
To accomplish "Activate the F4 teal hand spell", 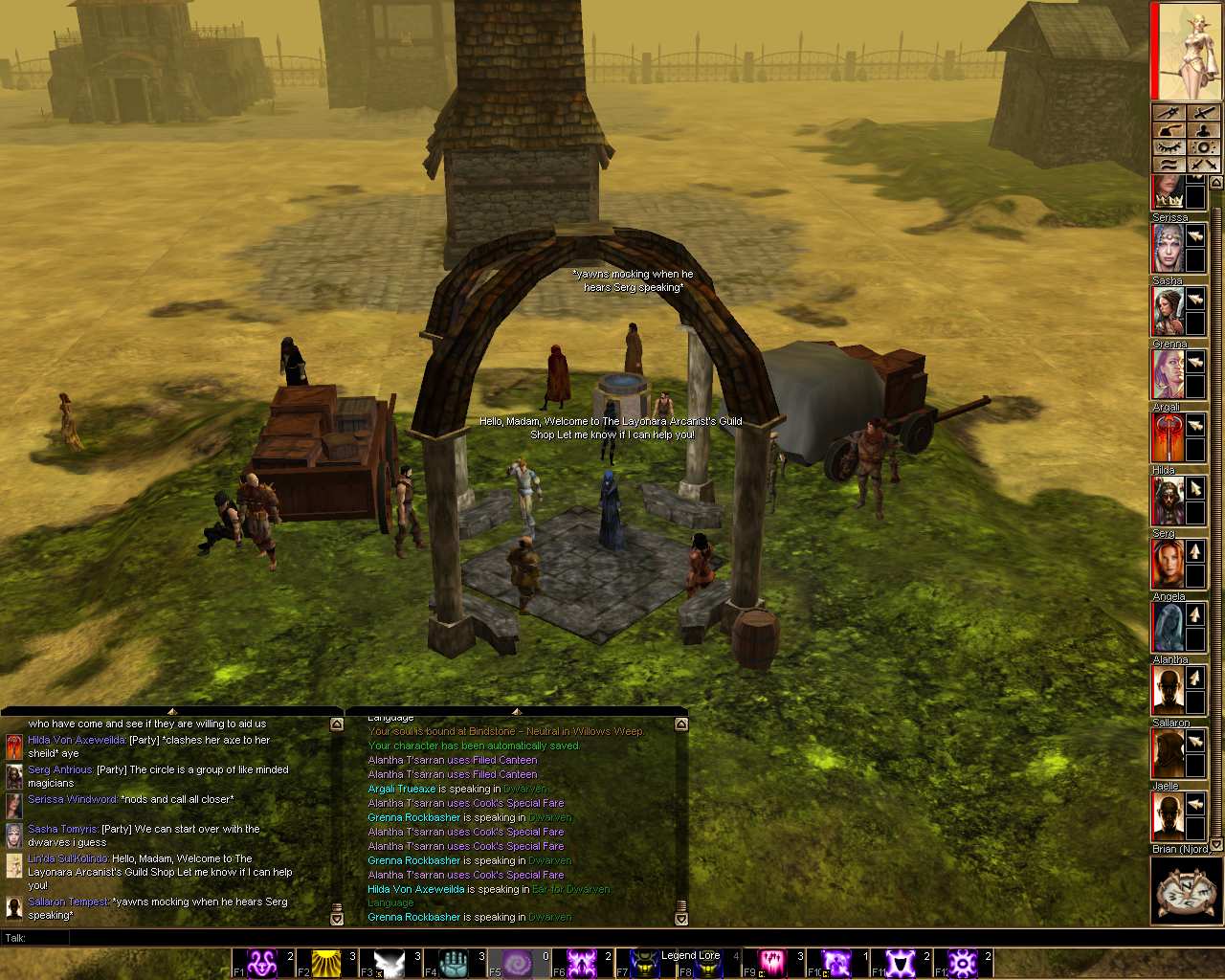I will tap(454, 963).
